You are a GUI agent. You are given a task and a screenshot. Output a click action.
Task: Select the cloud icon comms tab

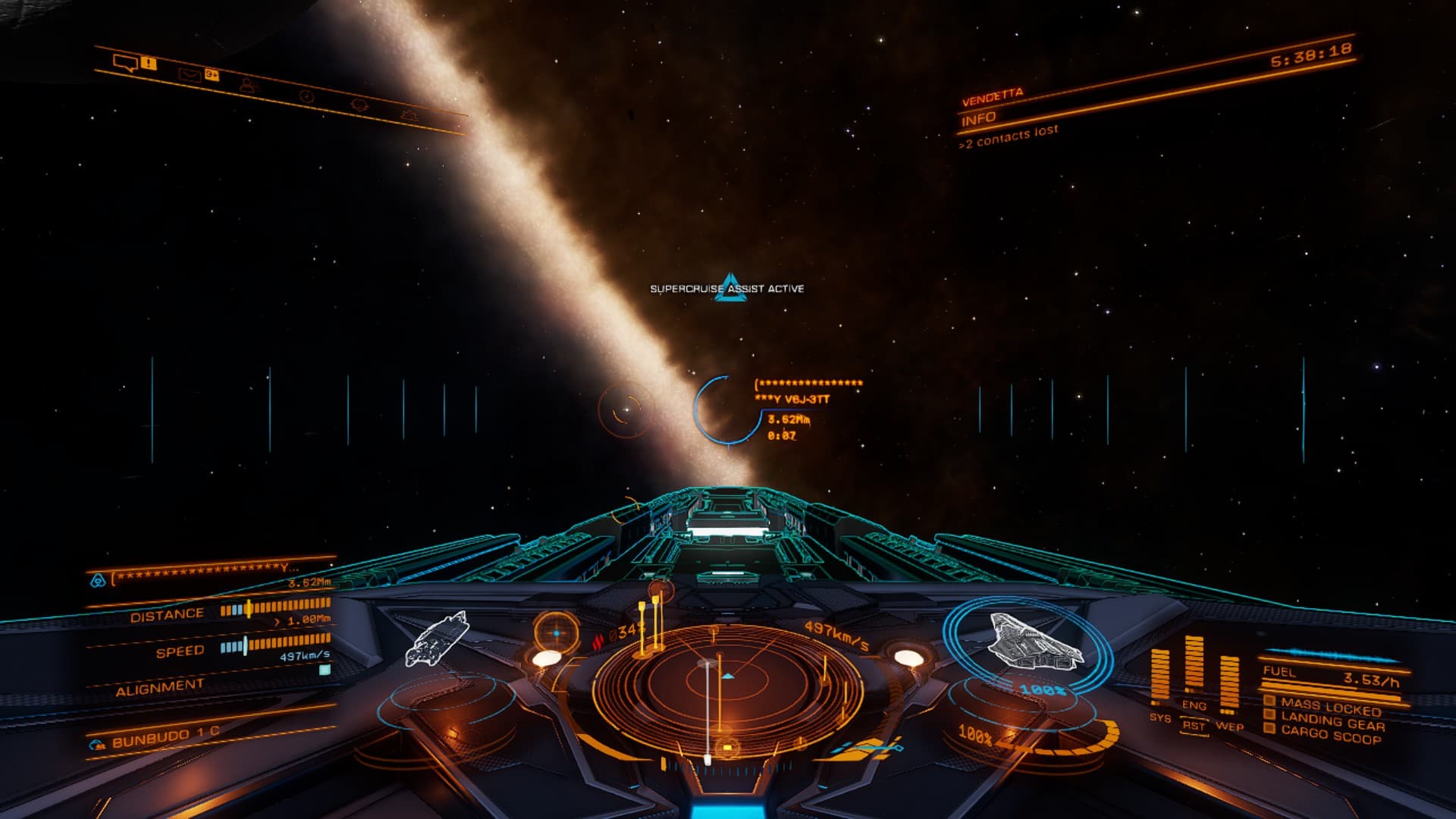pyautogui.click(x=409, y=115)
